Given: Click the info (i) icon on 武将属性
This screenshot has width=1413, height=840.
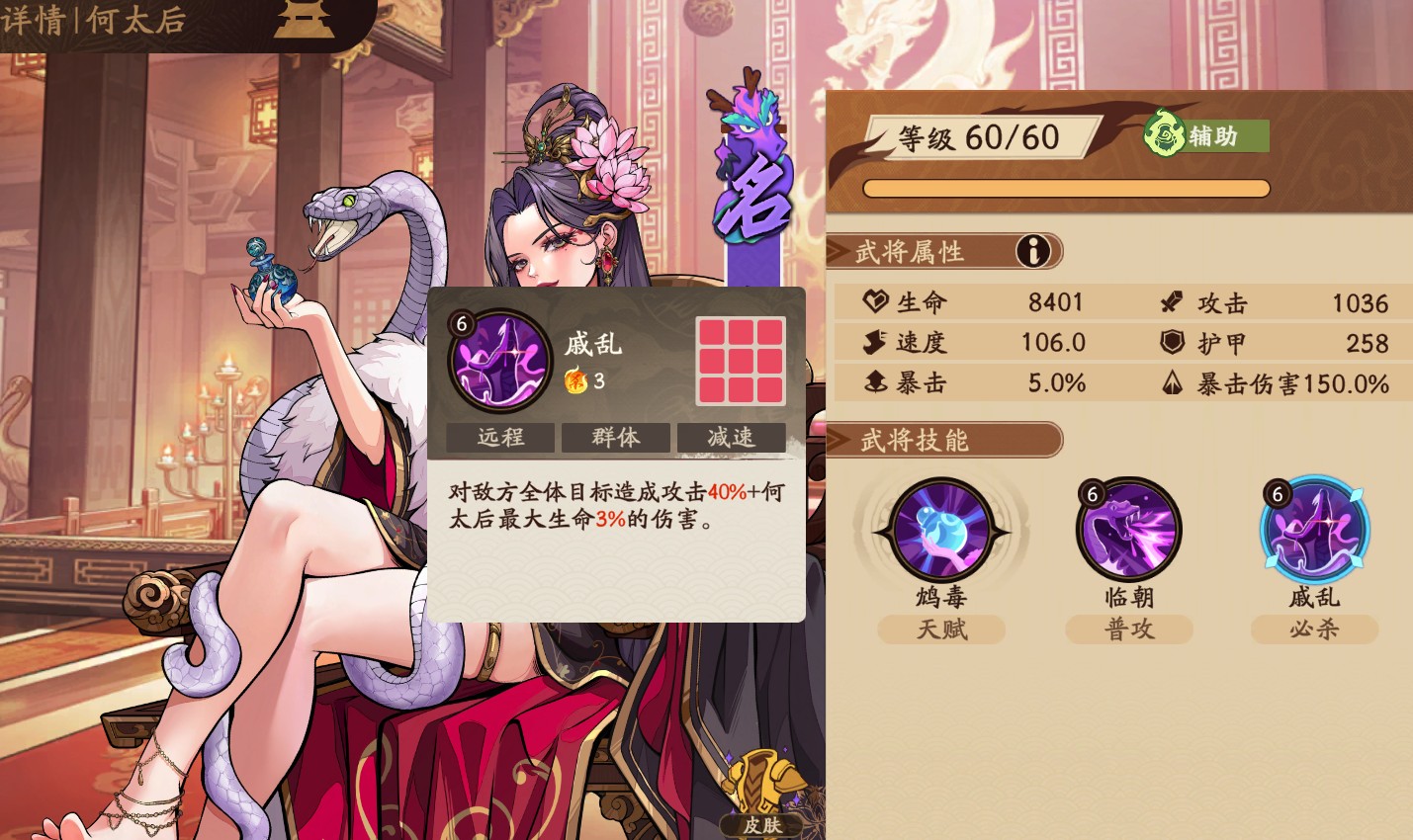Looking at the screenshot, I should [x=1032, y=251].
